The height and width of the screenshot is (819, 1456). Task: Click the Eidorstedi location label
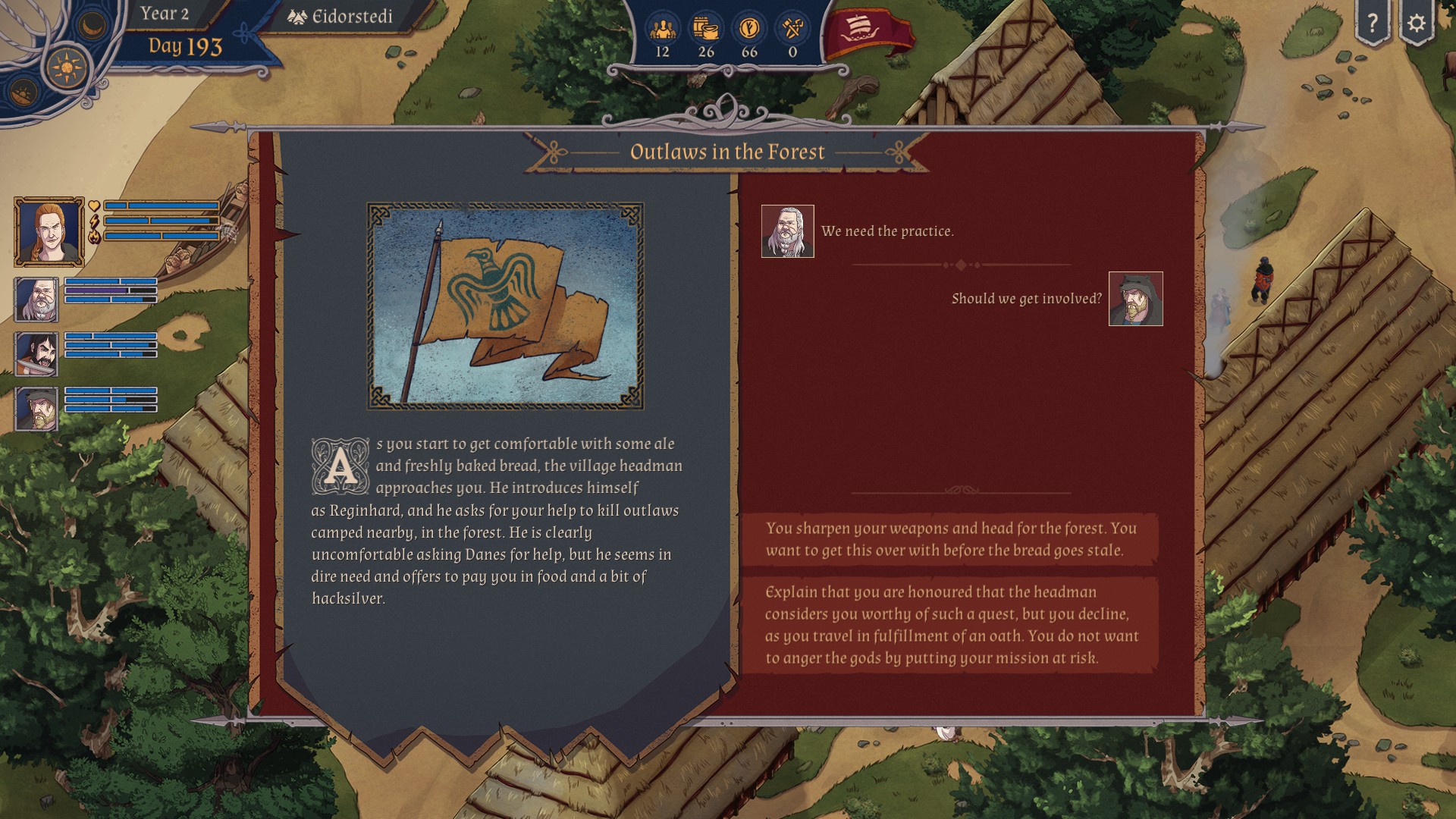pyautogui.click(x=341, y=17)
